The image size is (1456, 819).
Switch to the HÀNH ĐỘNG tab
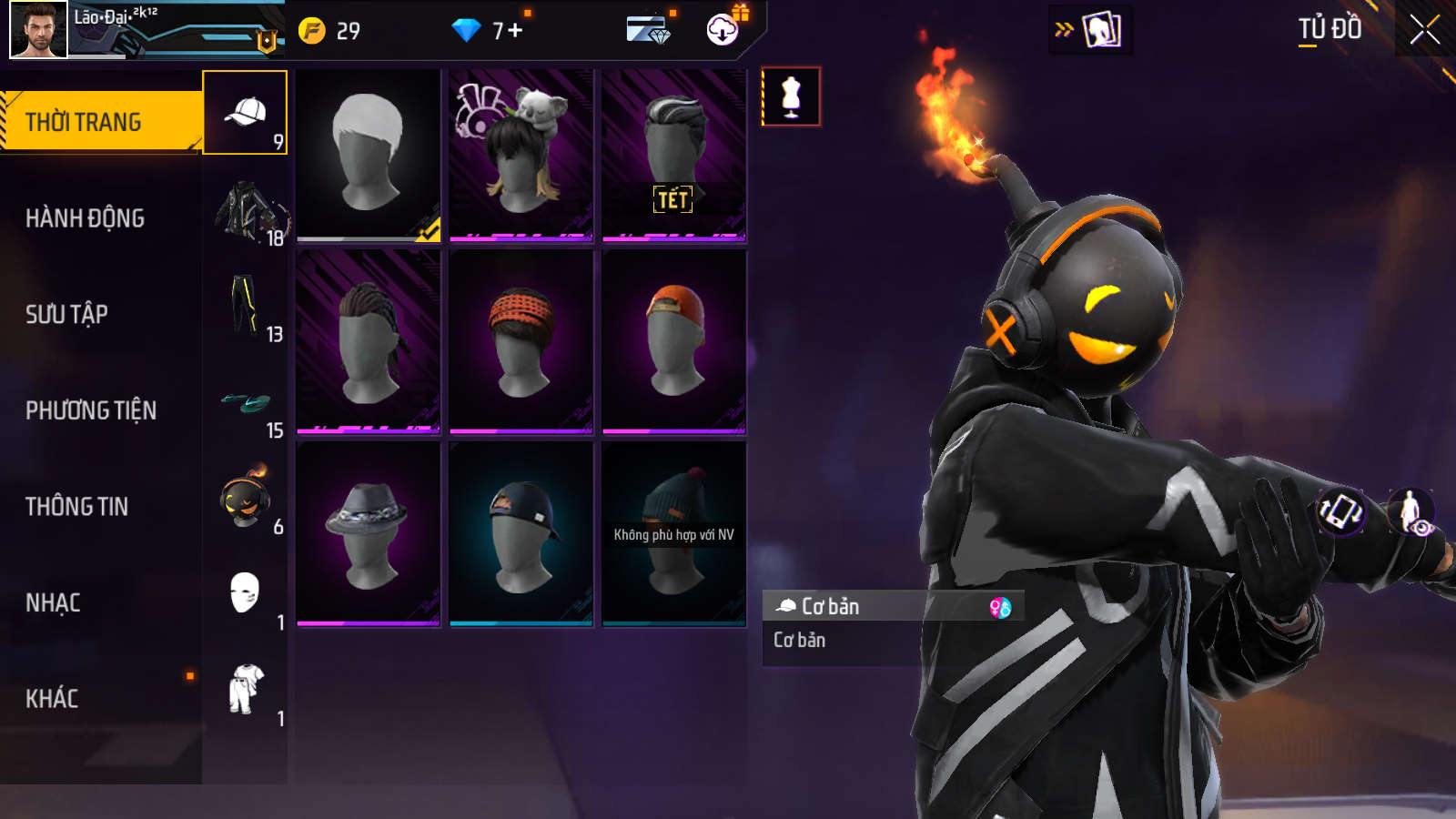[x=85, y=218]
